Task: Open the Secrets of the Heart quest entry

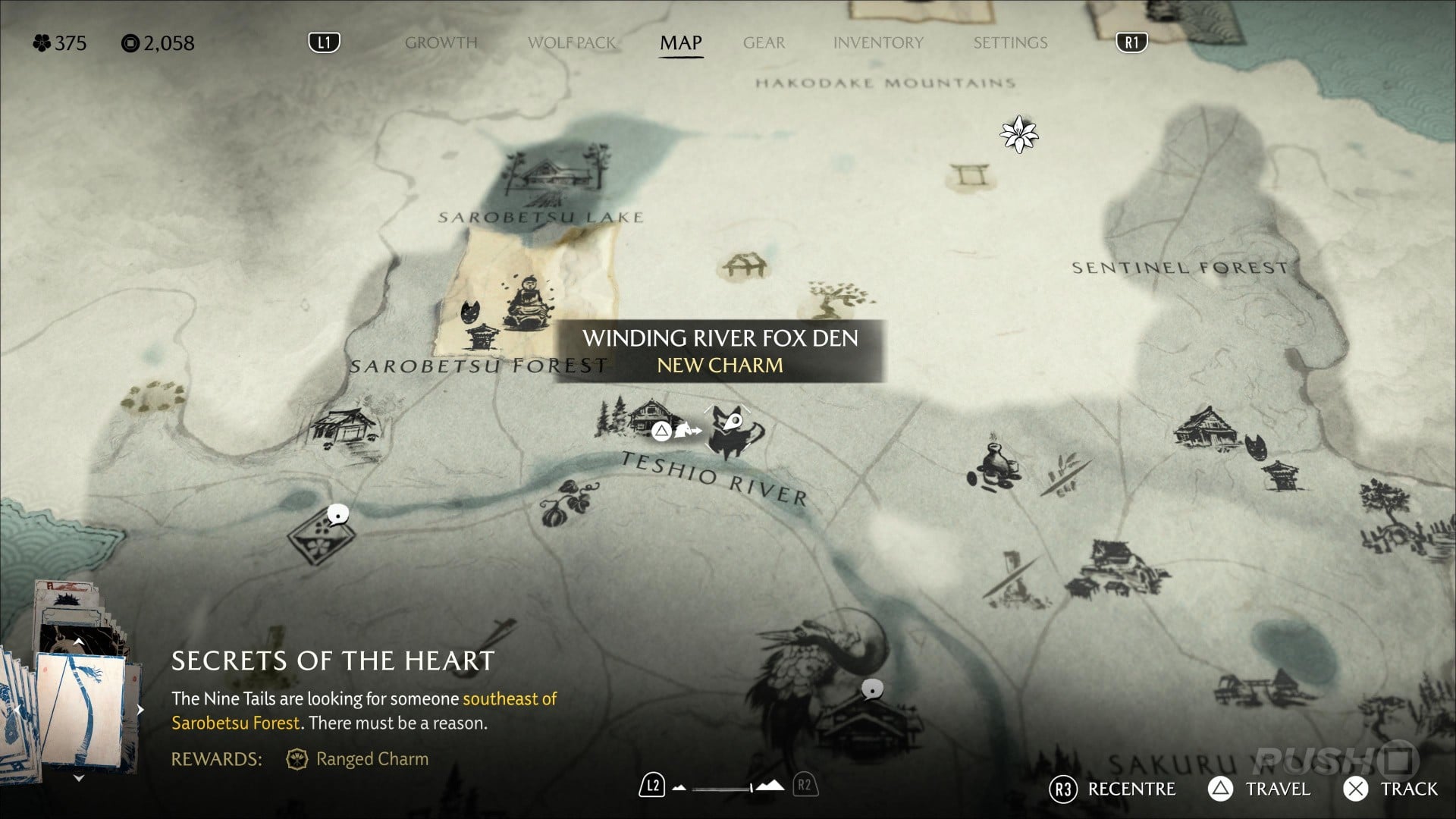Action: click(332, 661)
